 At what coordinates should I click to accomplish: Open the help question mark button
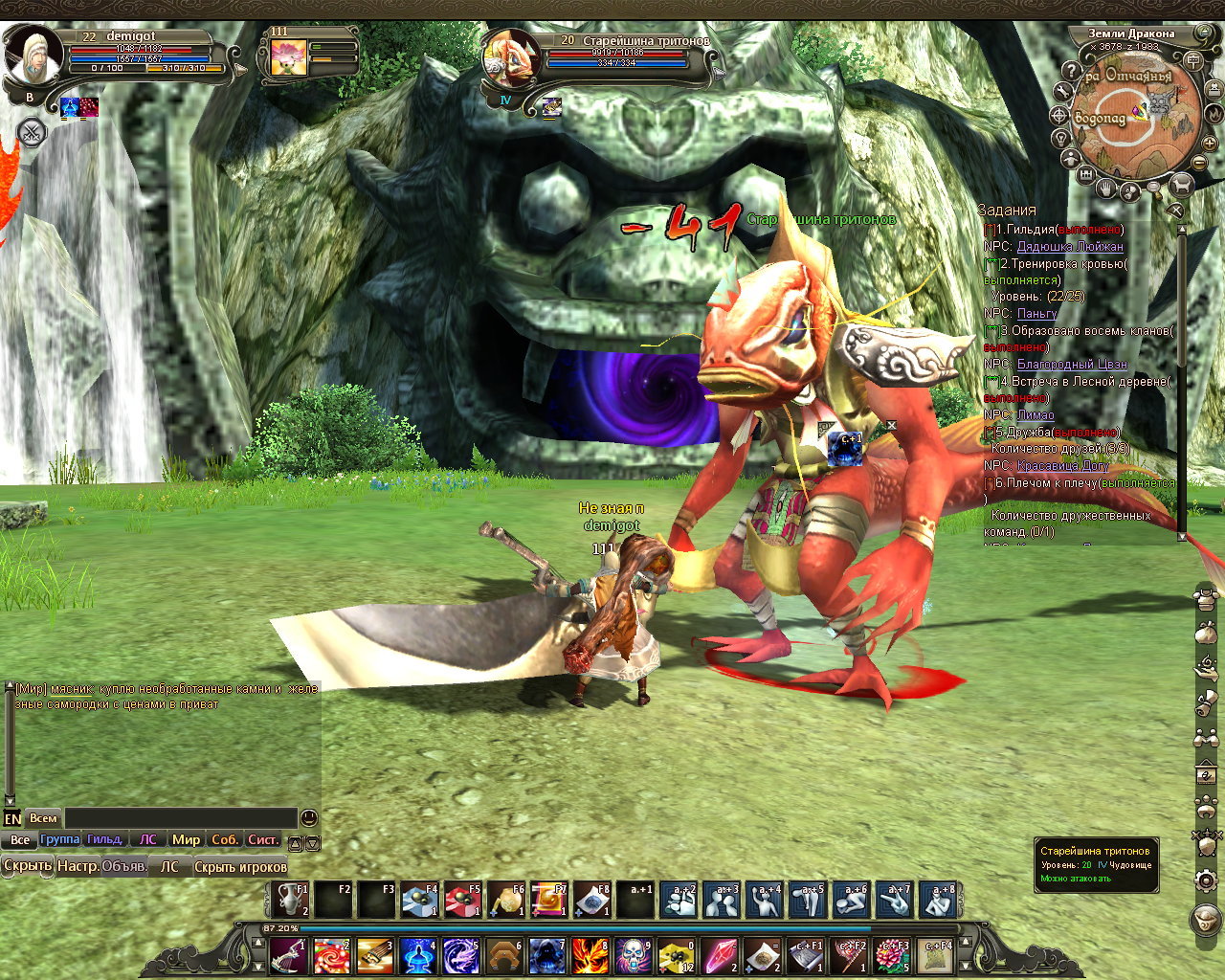point(1070,70)
